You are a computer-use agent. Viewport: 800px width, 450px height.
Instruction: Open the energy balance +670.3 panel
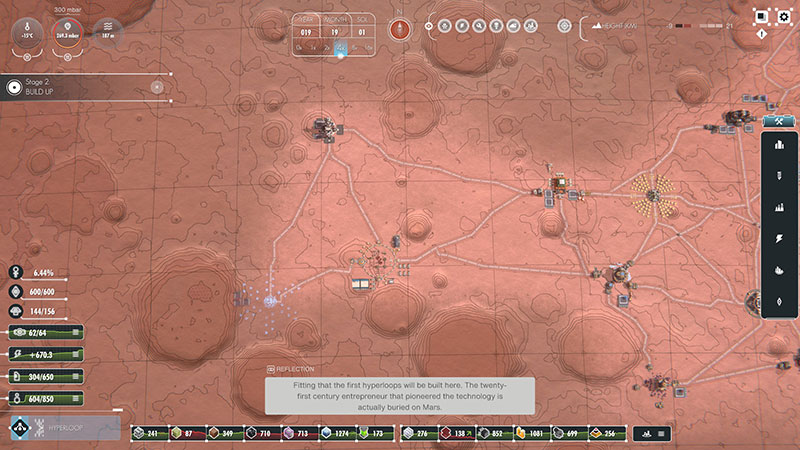[x=46, y=354]
